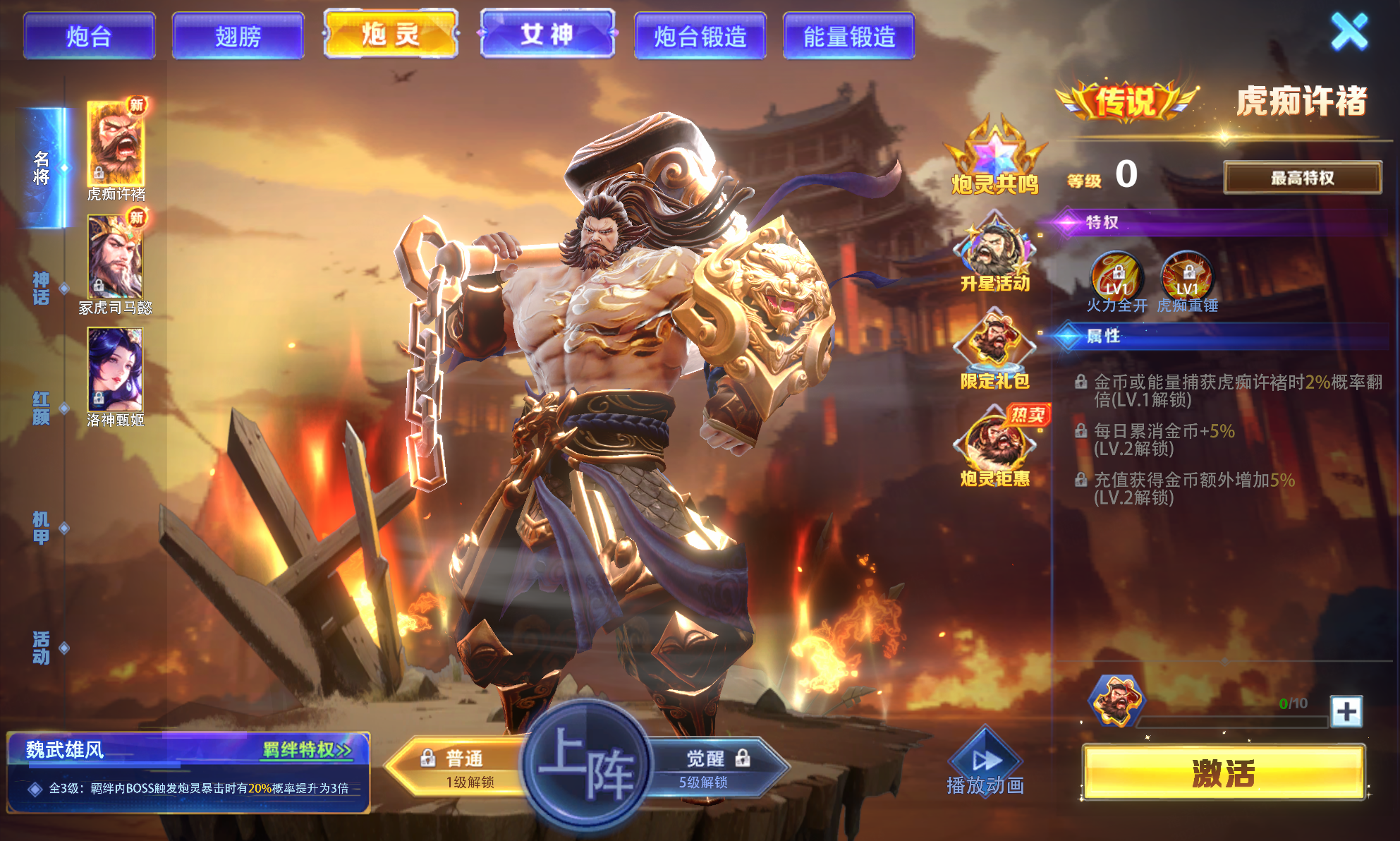Go to the 炮台锻造 tab
The height and width of the screenshot is (841, 1400).
coord(700,36)
